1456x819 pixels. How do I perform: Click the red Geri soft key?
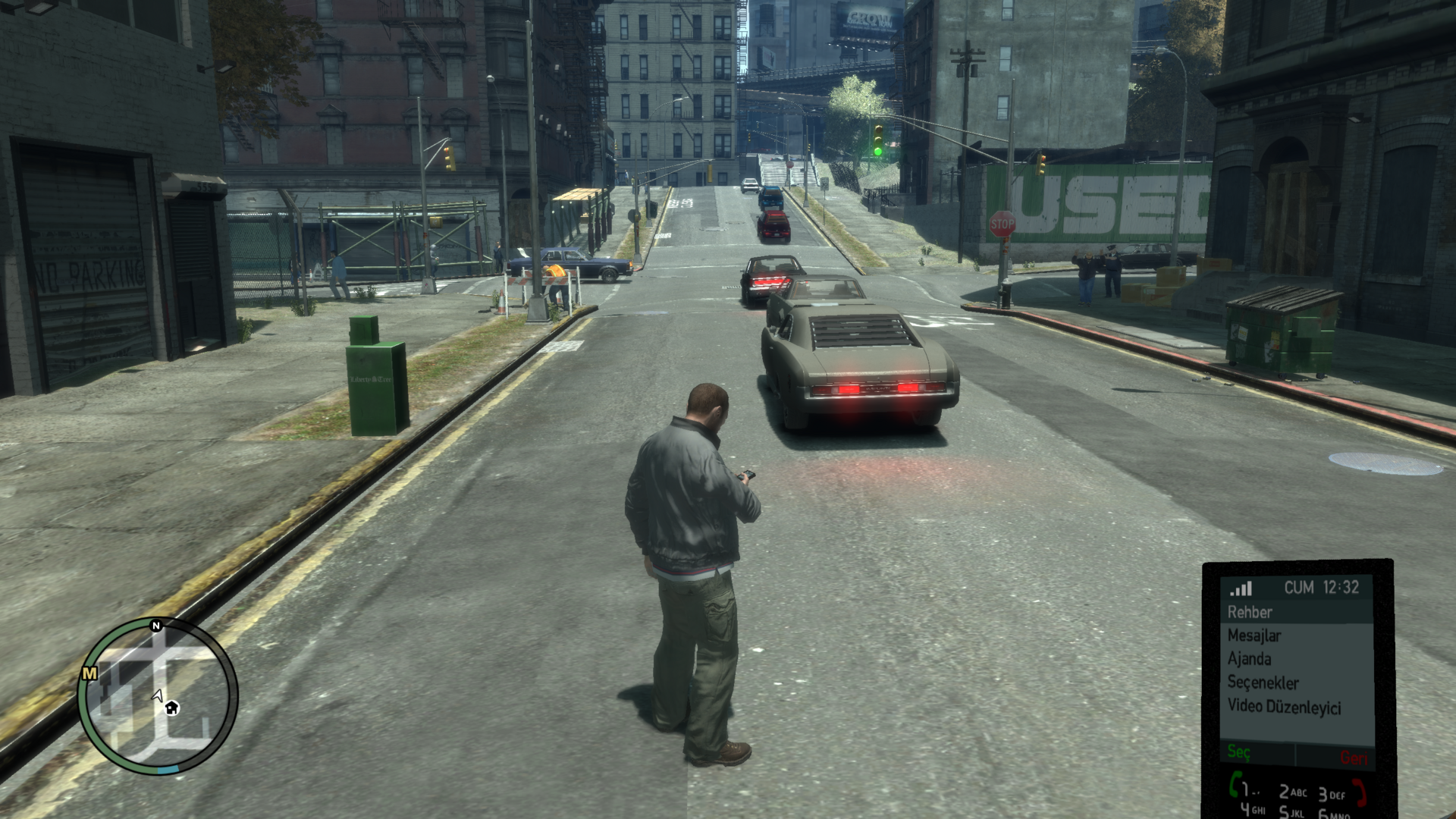[1354, 757]
